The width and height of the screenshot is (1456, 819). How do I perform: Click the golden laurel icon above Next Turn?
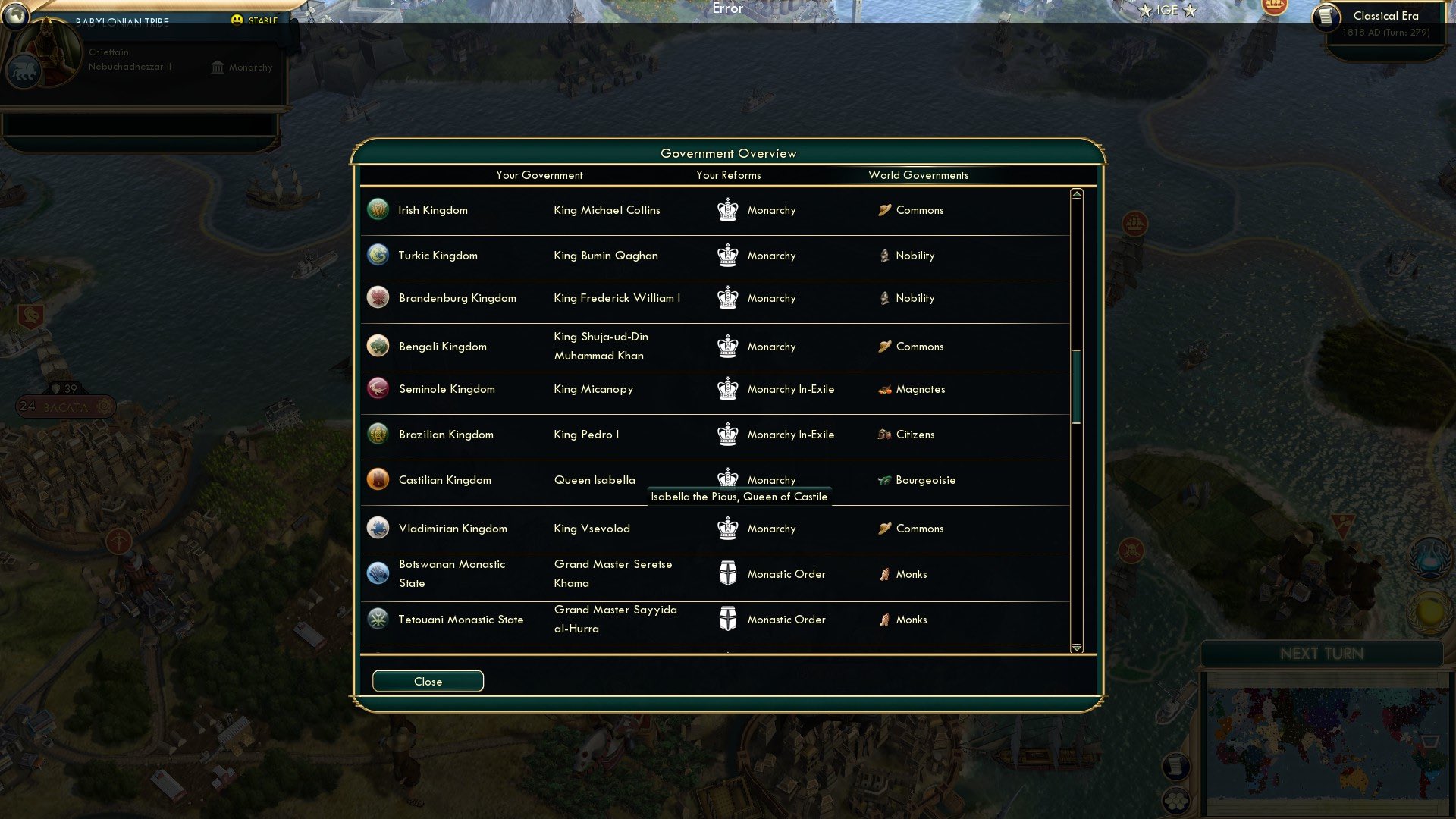coord(1429,612)
